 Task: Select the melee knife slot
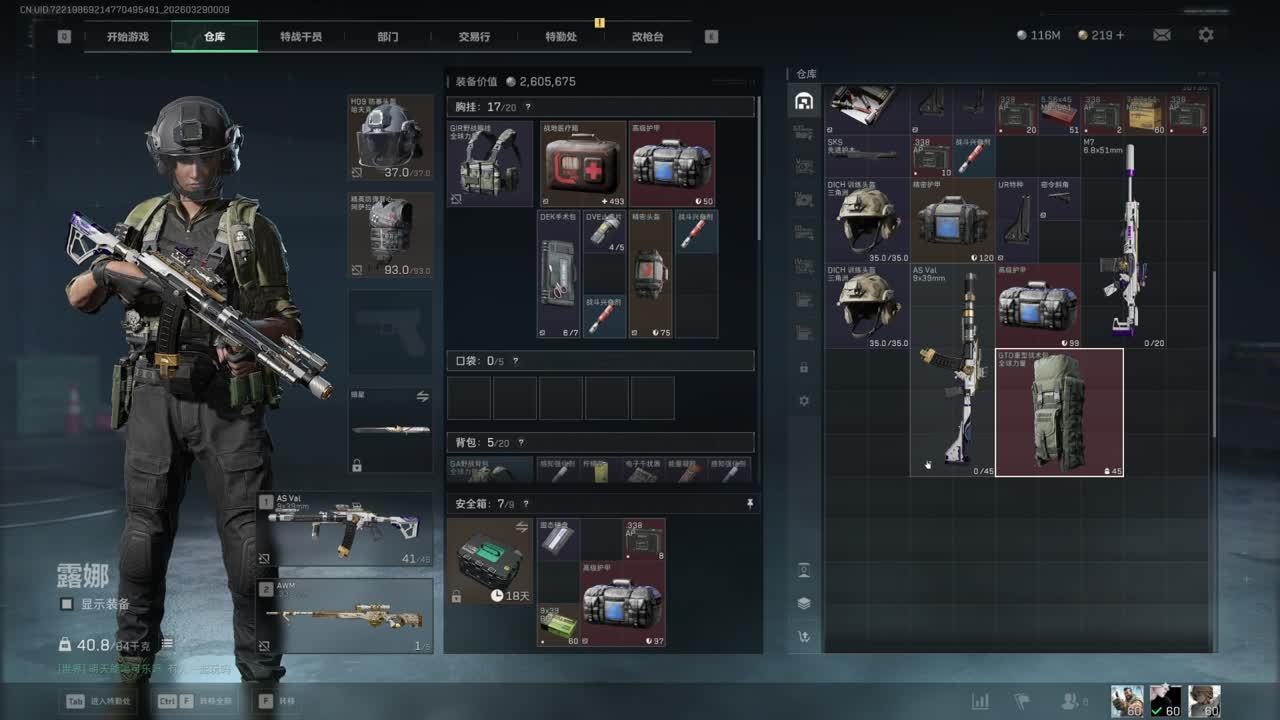click(x=390, y=431)
